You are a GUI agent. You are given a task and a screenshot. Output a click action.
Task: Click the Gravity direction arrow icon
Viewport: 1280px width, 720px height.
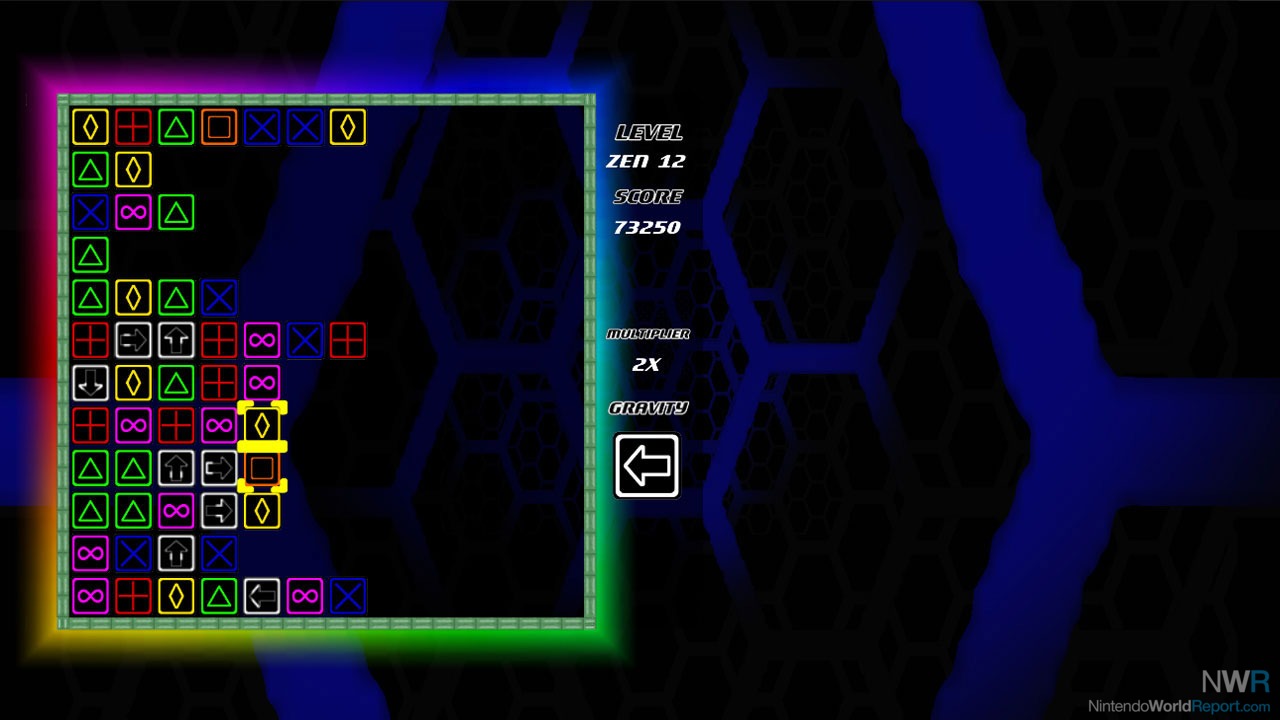pyautogui.click(x=647, y=465)
